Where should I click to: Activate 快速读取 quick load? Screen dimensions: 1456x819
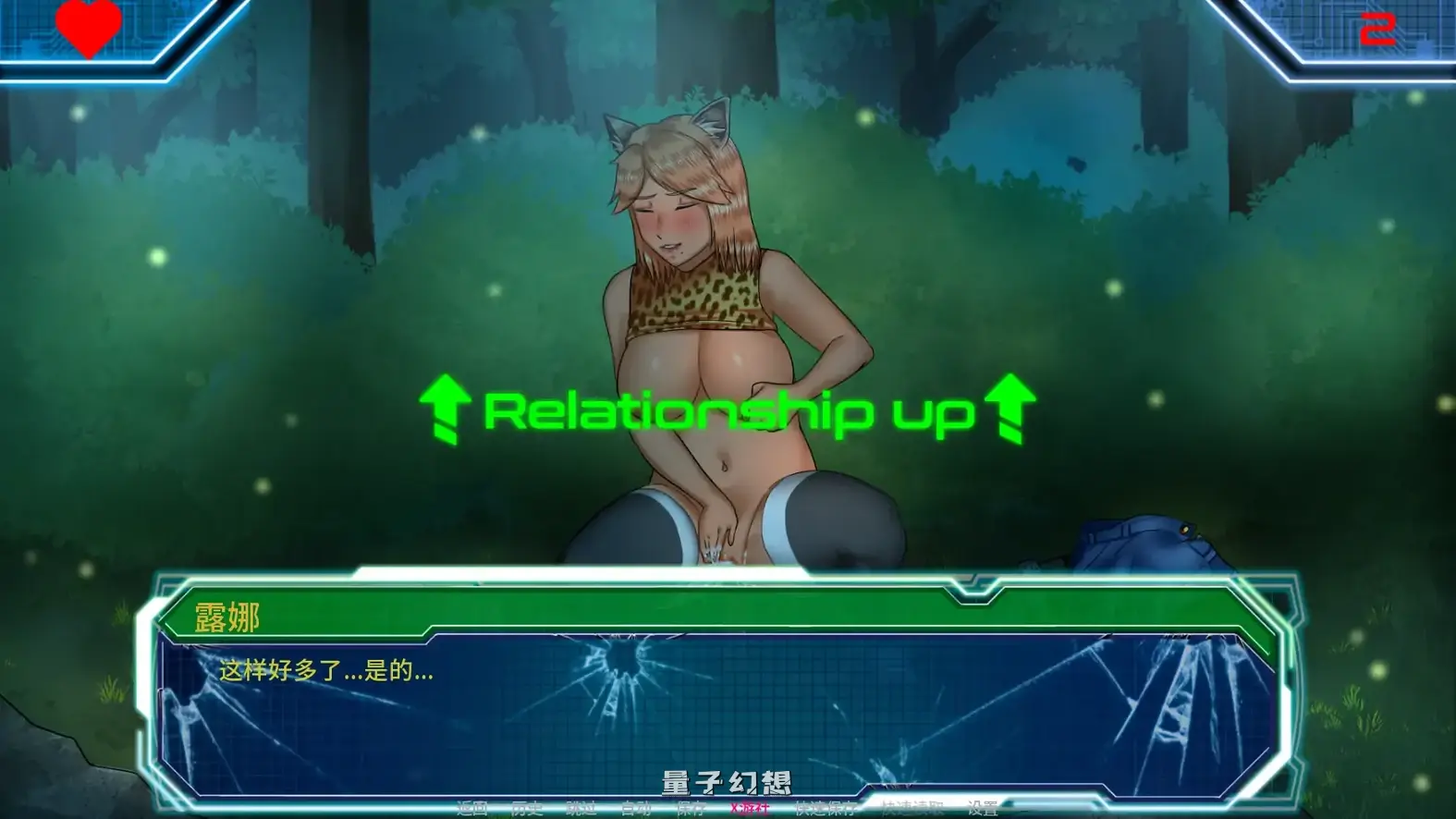tap(913, 808)
